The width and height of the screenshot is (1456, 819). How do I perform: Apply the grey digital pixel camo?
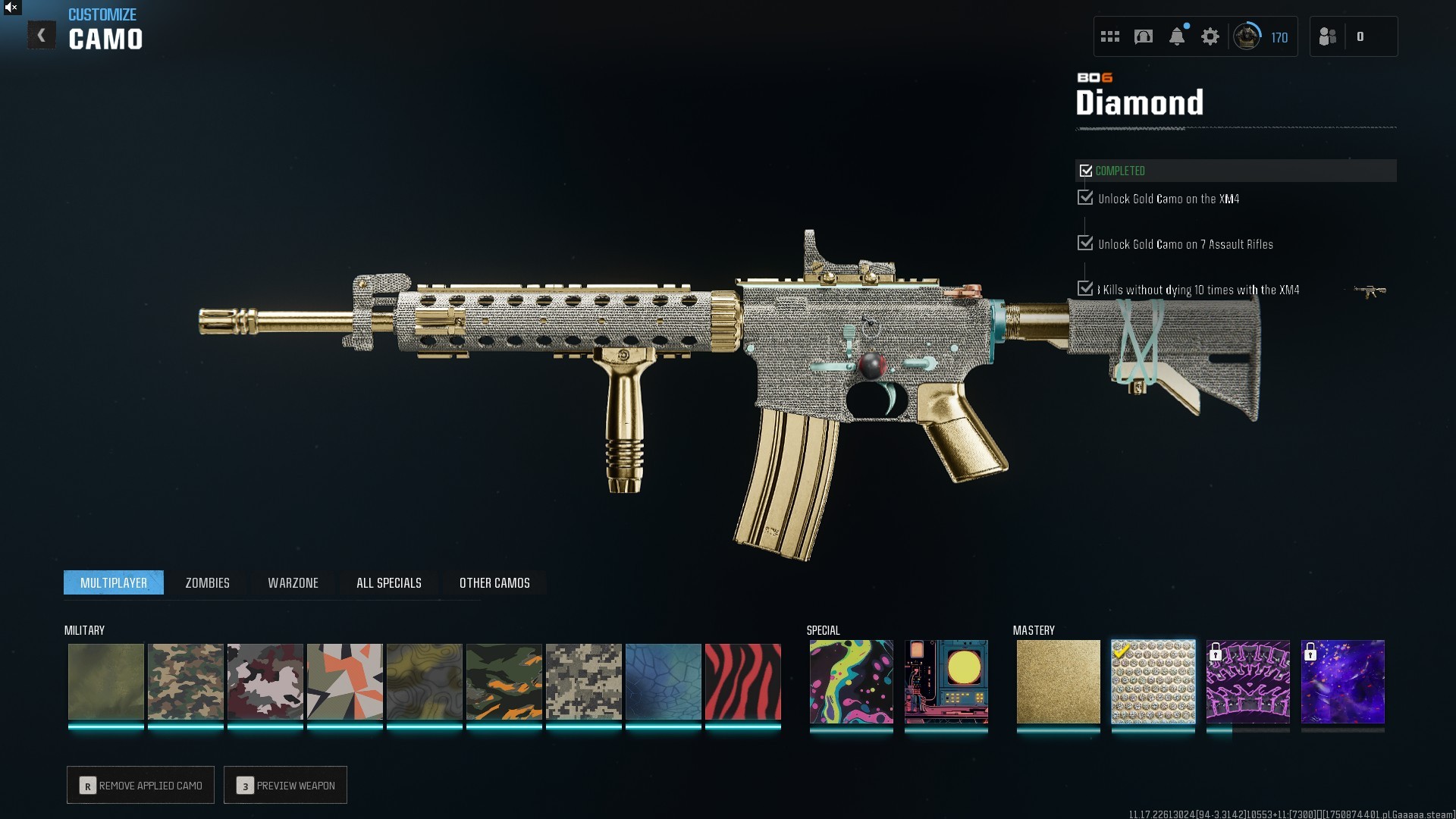(x=583, y=681)
